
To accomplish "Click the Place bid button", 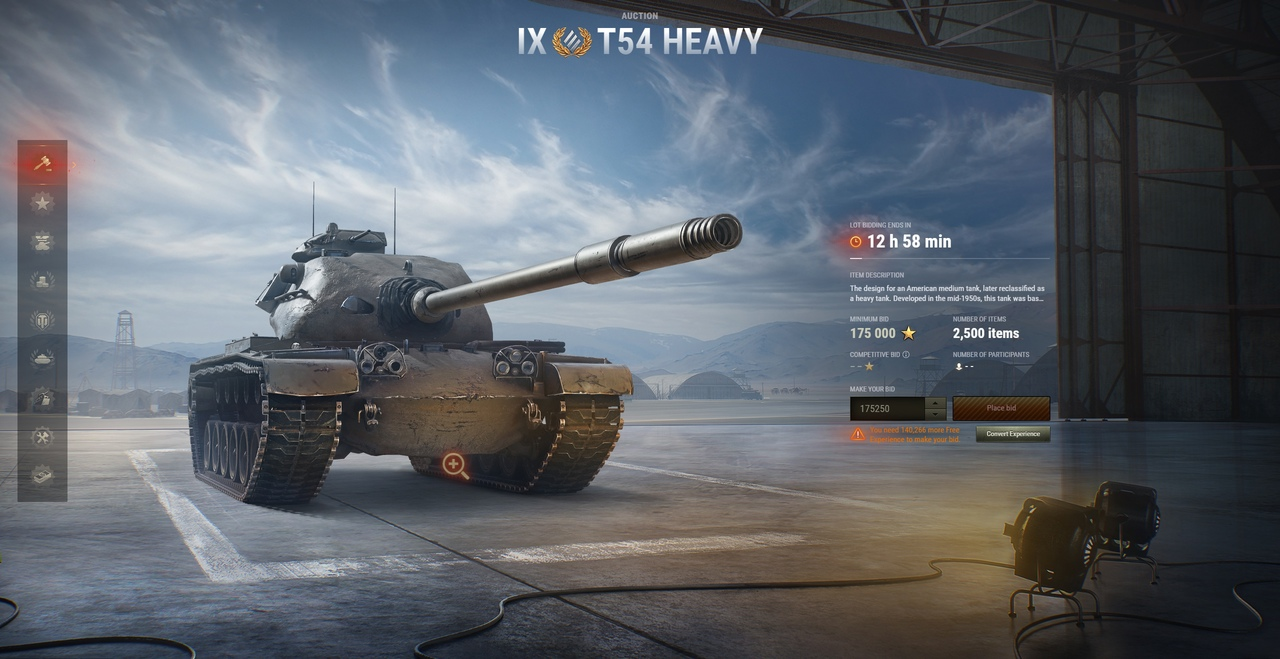I will (1000, 408).
